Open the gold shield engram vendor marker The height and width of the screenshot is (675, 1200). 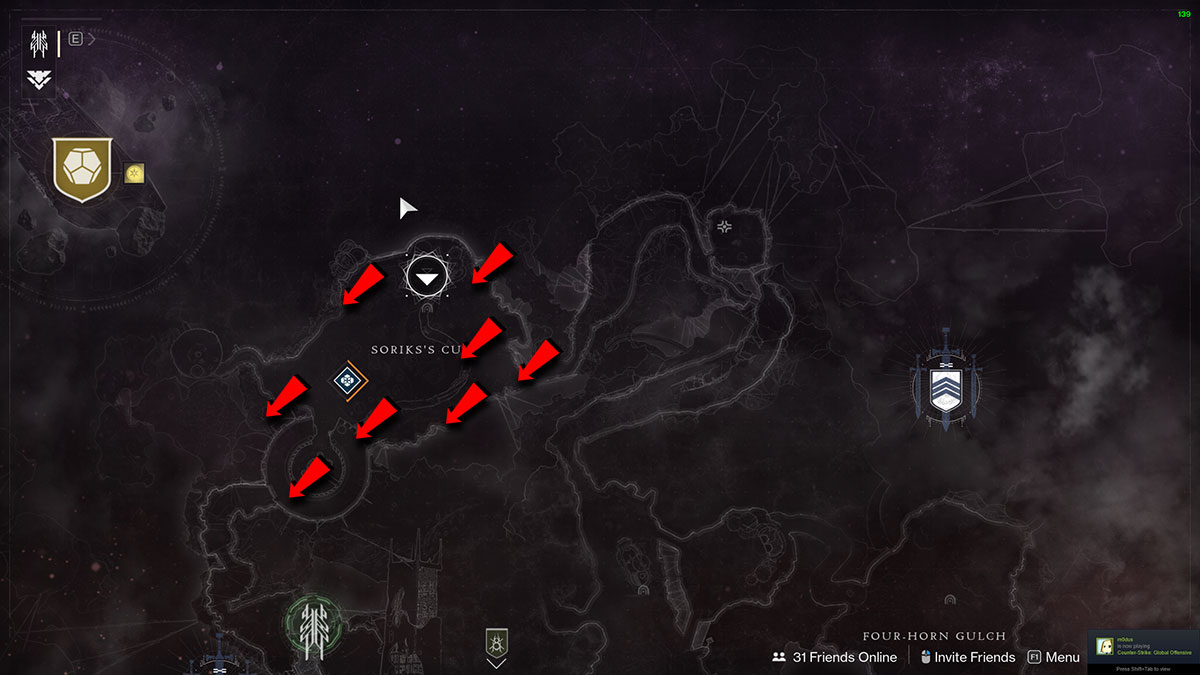tap(82, 173)
